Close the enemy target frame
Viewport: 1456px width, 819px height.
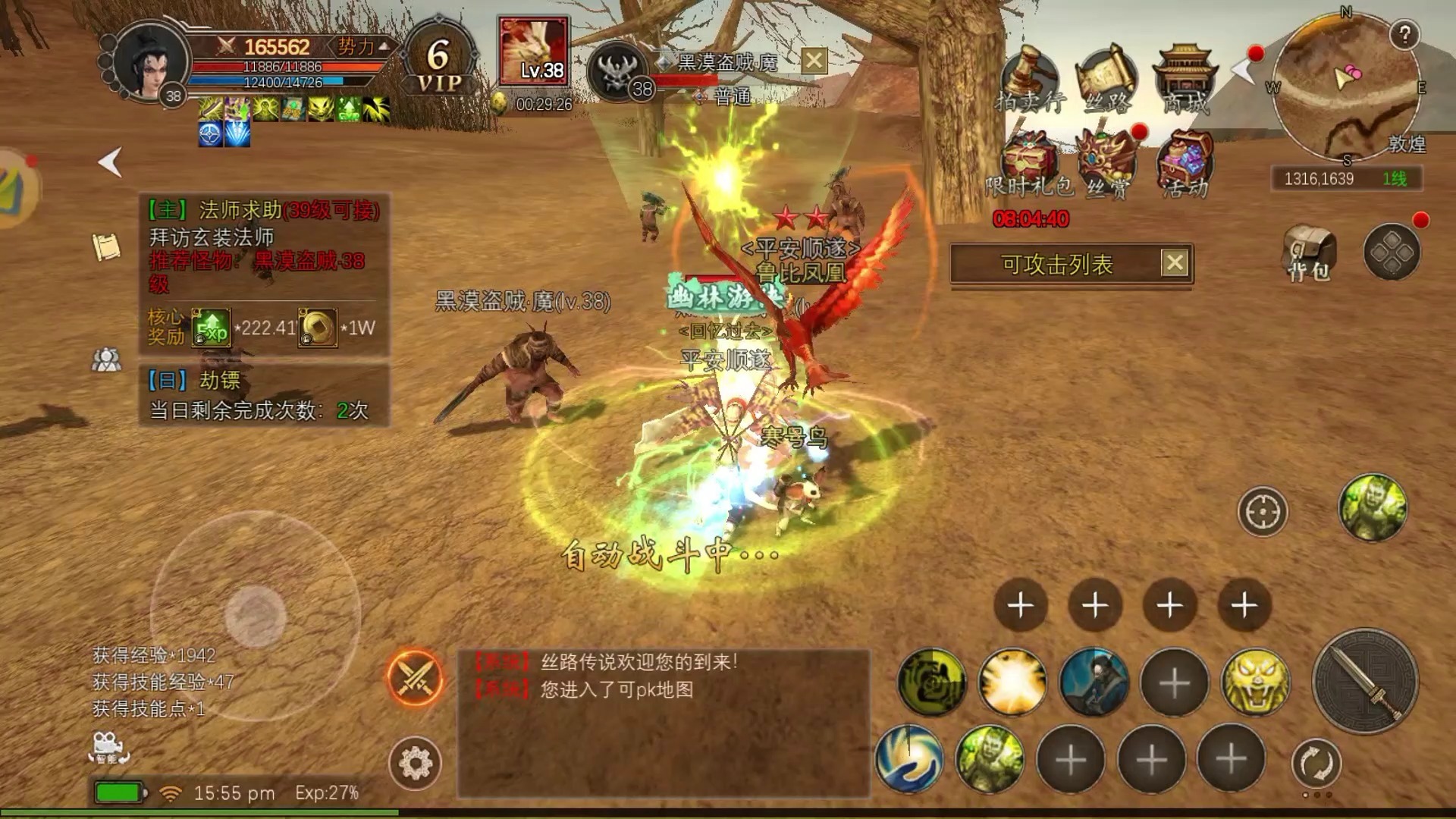(x=814, y=61)
